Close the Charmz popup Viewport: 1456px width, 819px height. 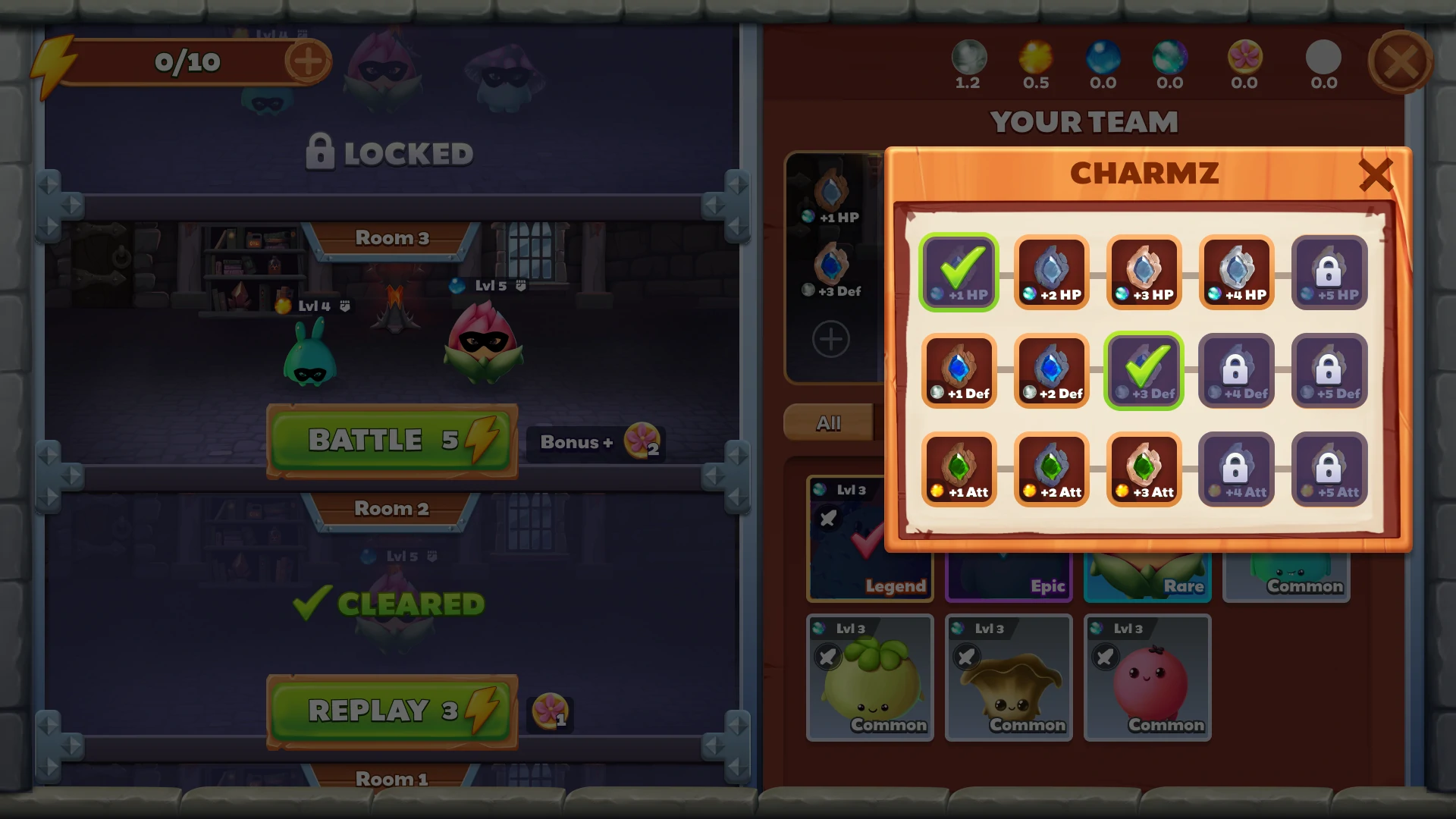[x=1376, y=175]
